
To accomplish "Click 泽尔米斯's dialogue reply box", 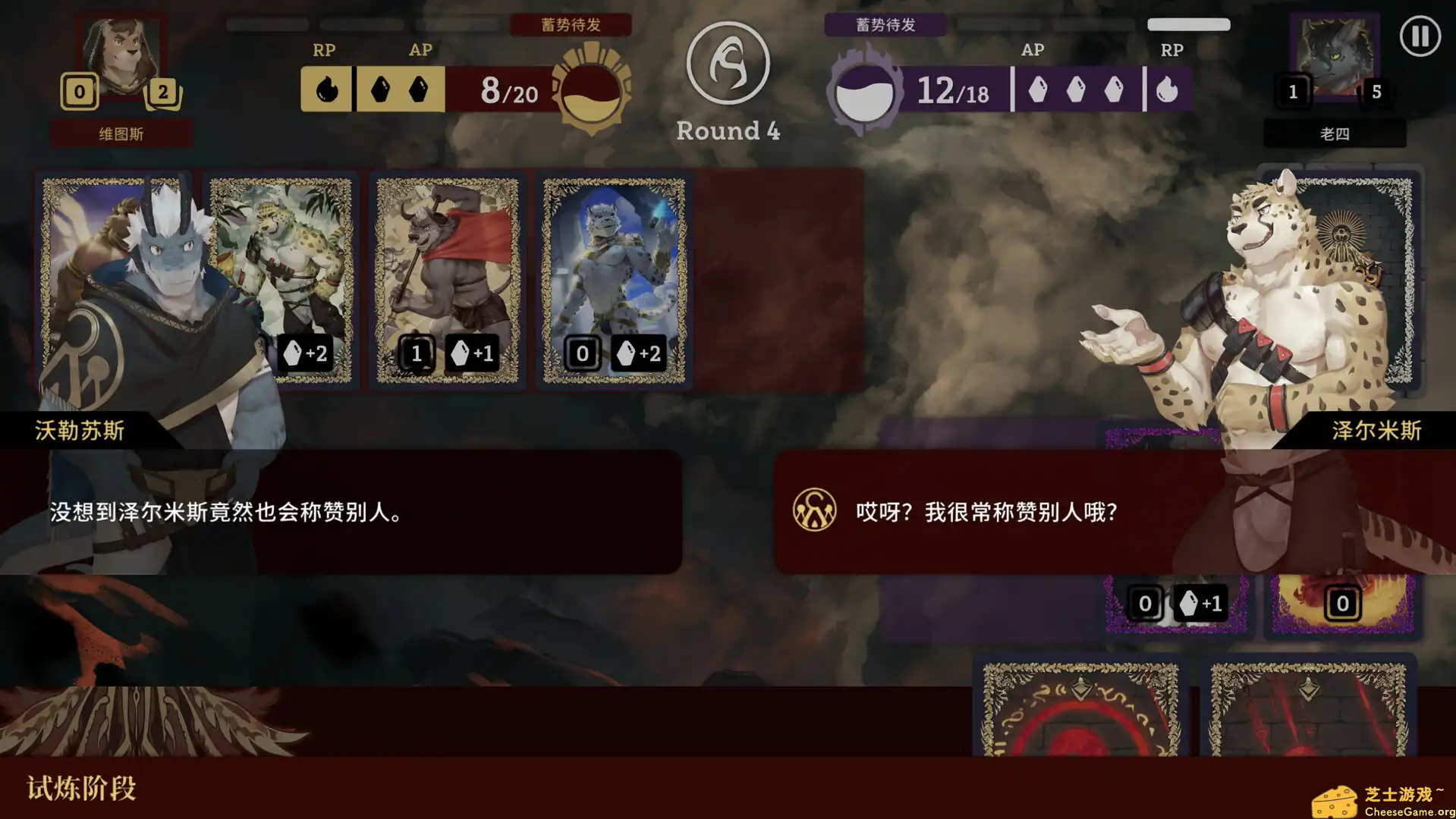I will (1062, 512).
